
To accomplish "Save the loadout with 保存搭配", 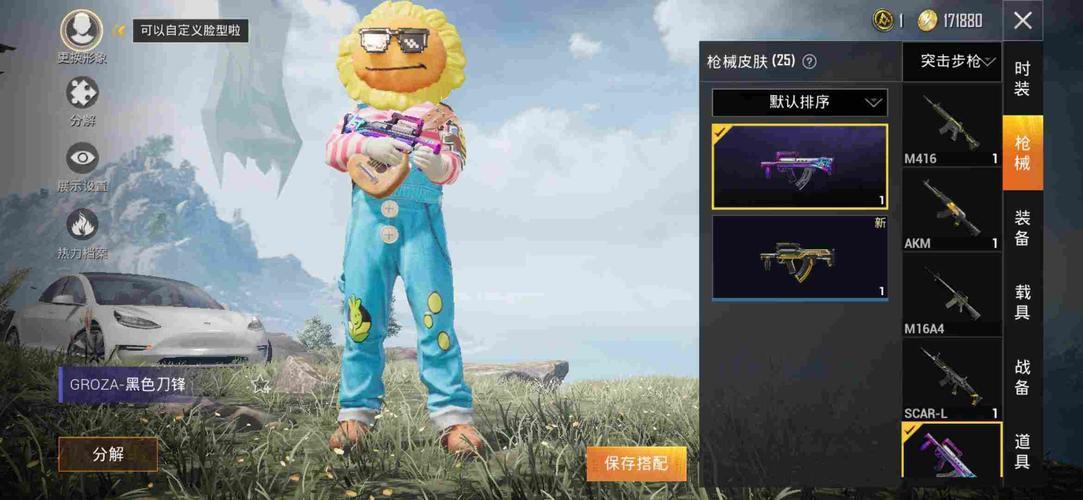I will (636, 464).
